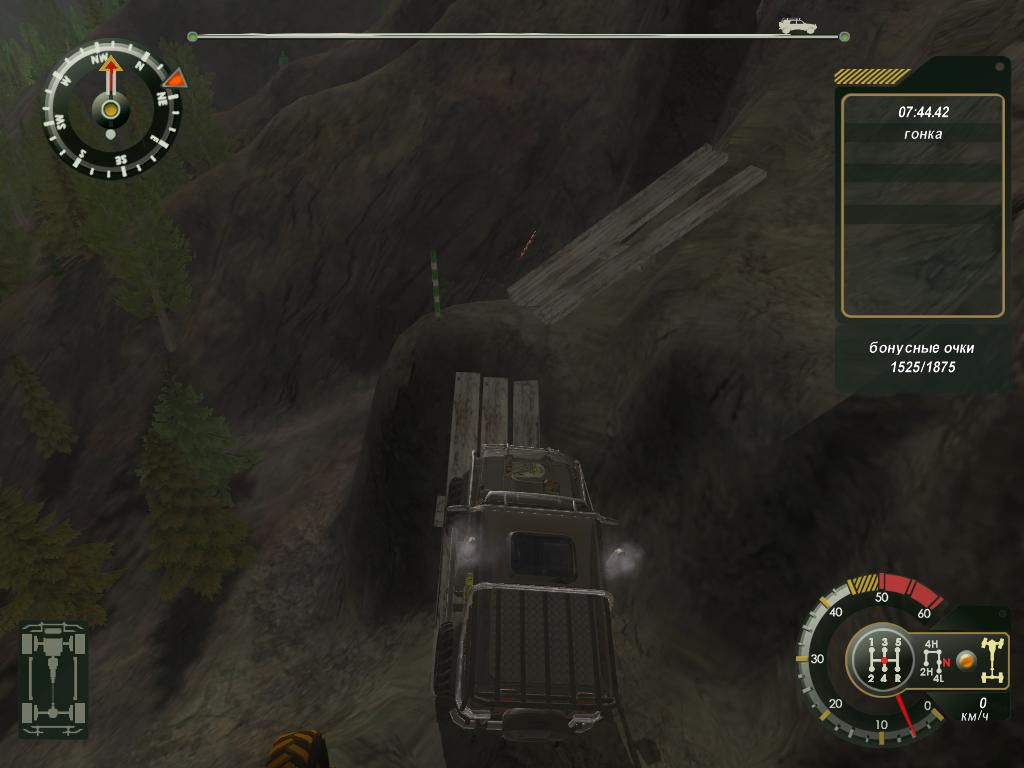The image size is (1024, 768).
Task: Click the orange waypoint arrow on compass
Action: pos(175,78)
